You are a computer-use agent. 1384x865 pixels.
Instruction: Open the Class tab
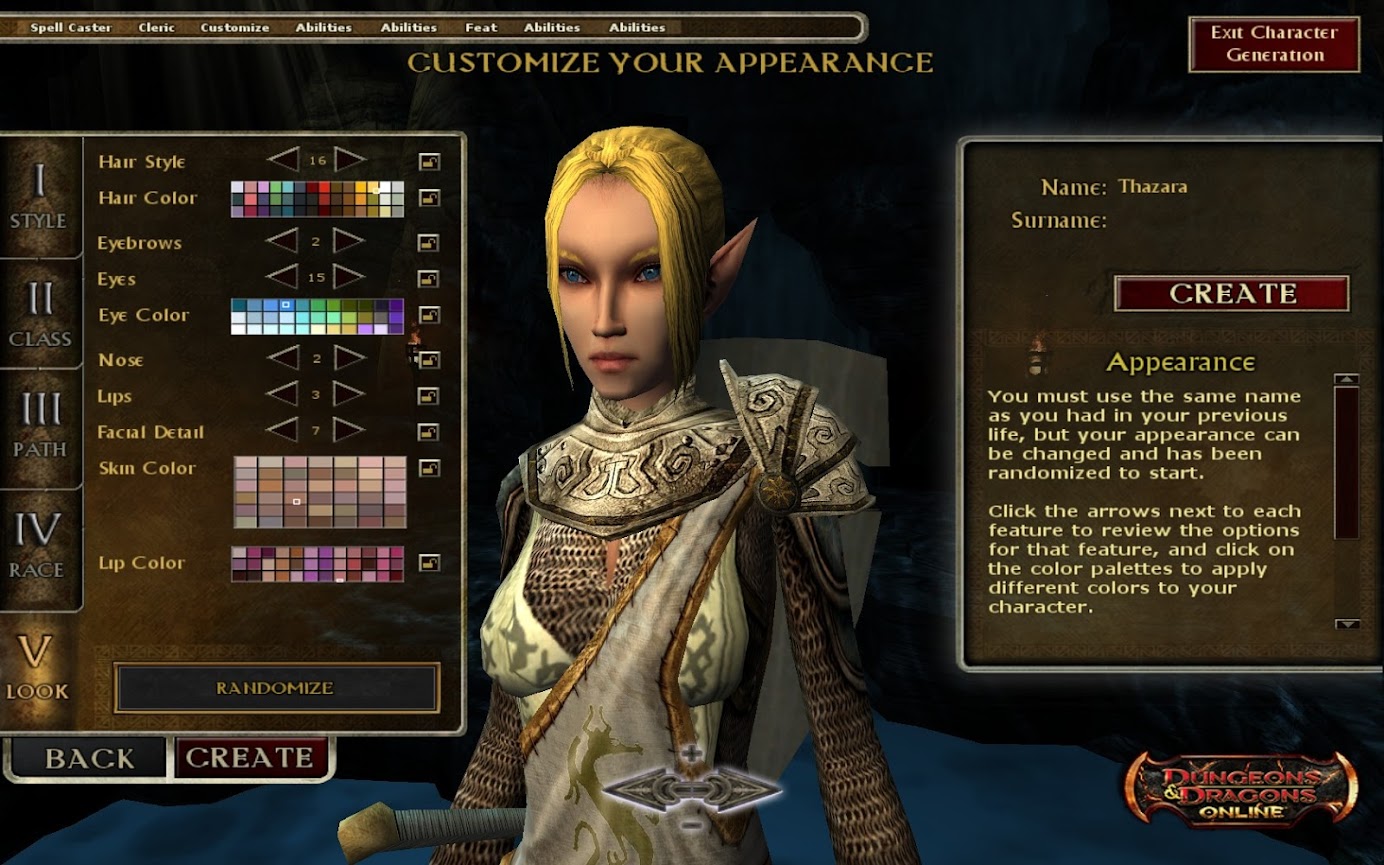click(39, 314)
